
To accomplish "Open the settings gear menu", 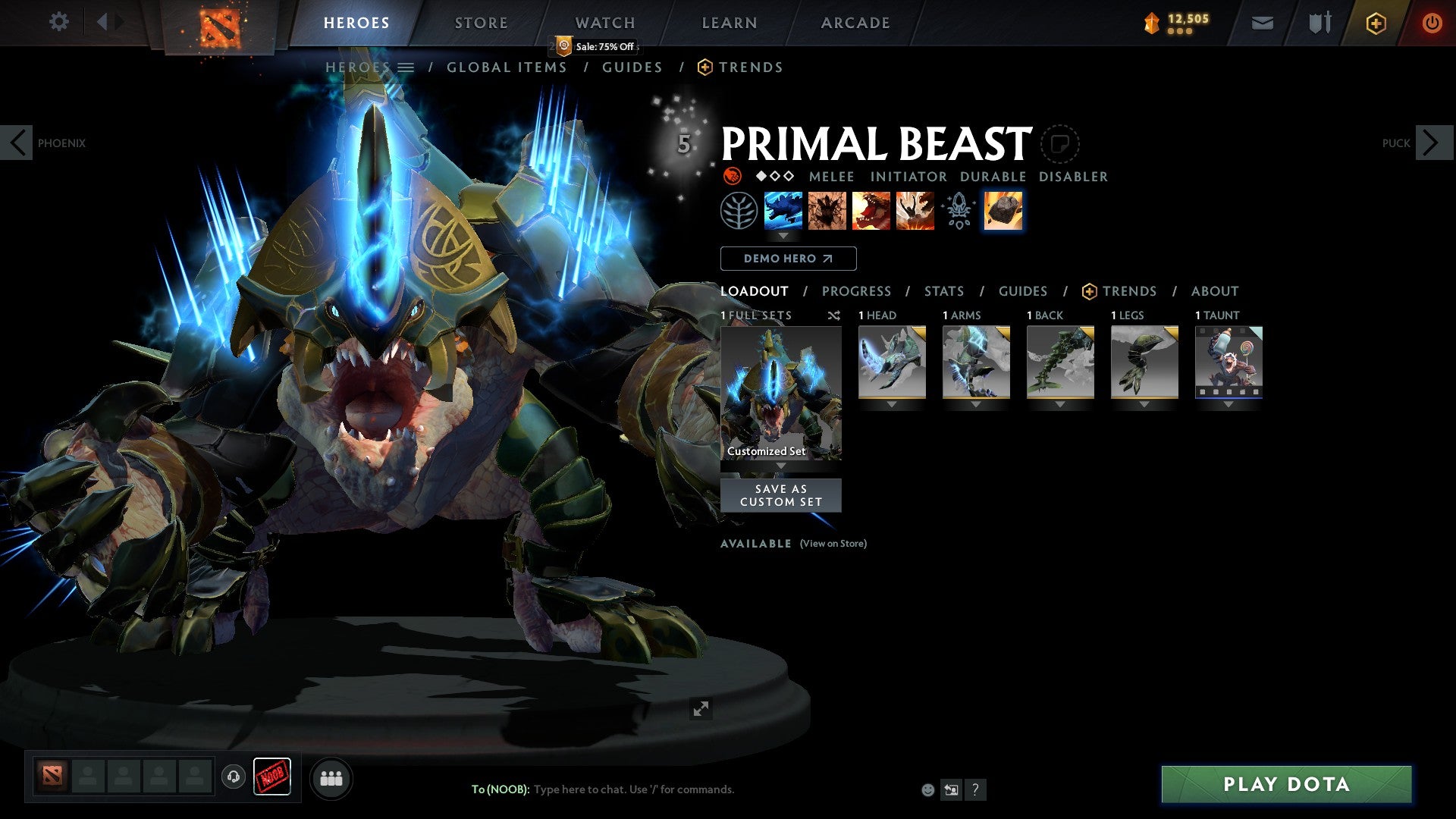I will tap(58, 21).
